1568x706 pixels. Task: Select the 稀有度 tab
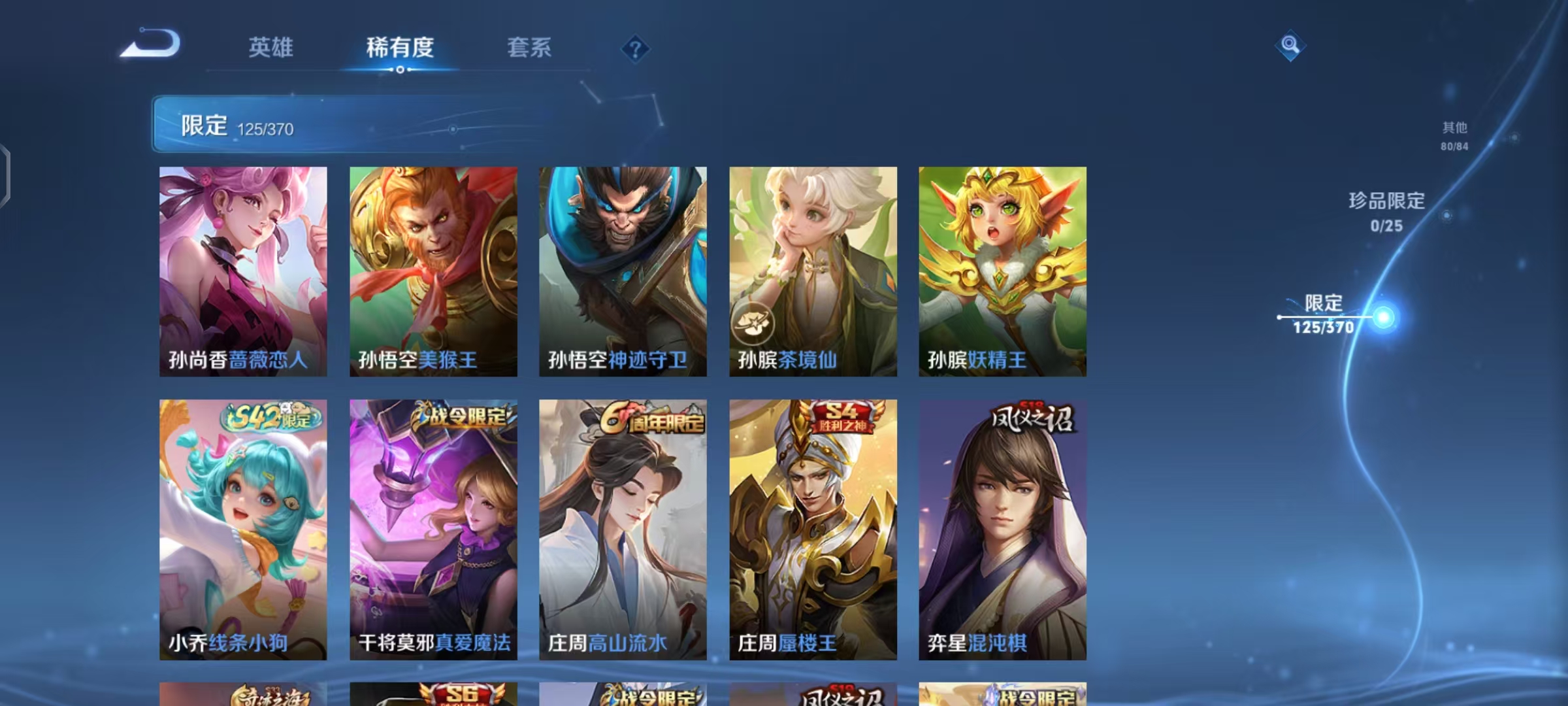pyautogui.click(x=400, y=48)
